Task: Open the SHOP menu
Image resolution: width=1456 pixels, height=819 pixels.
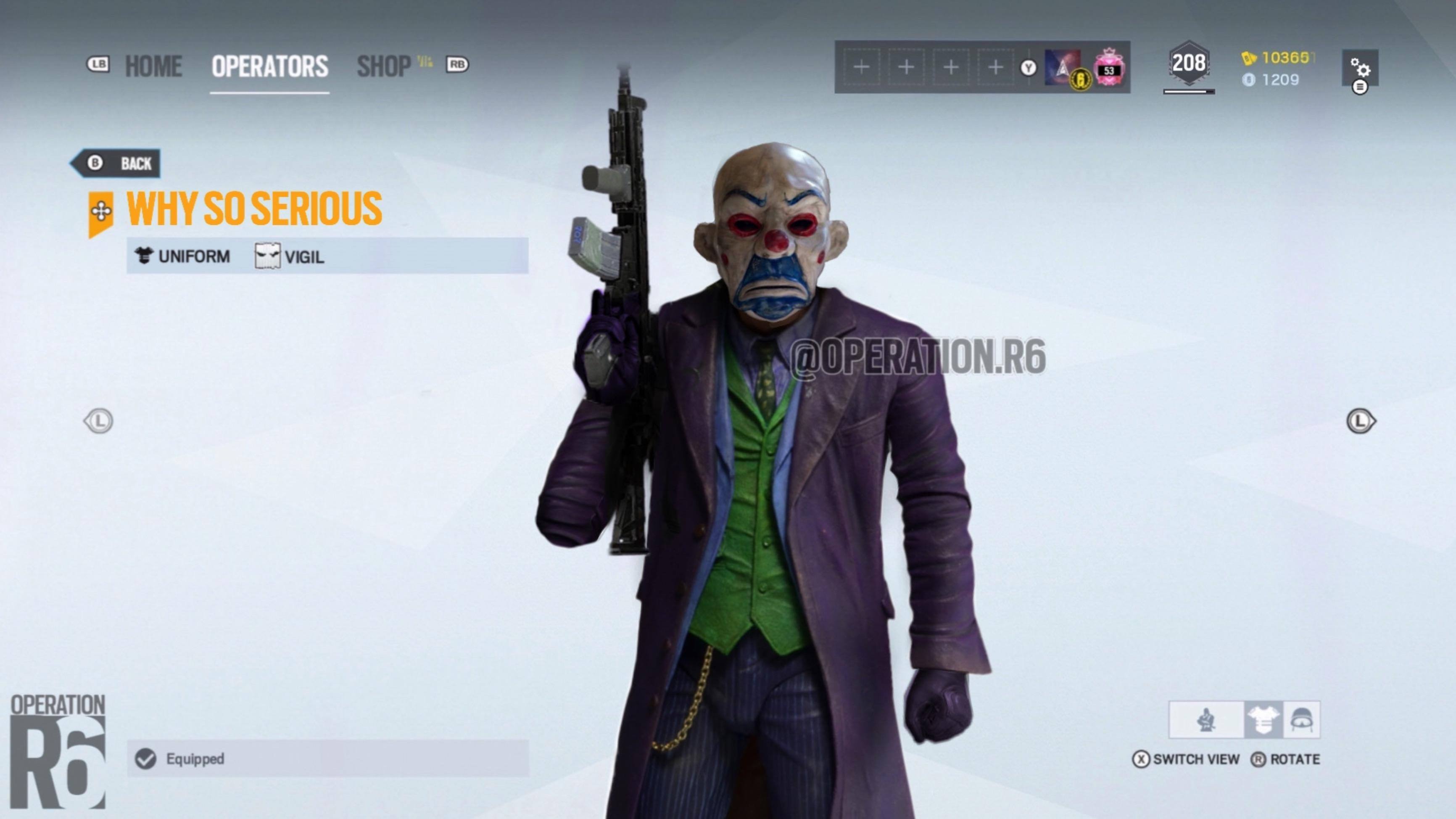Action: 383,65
